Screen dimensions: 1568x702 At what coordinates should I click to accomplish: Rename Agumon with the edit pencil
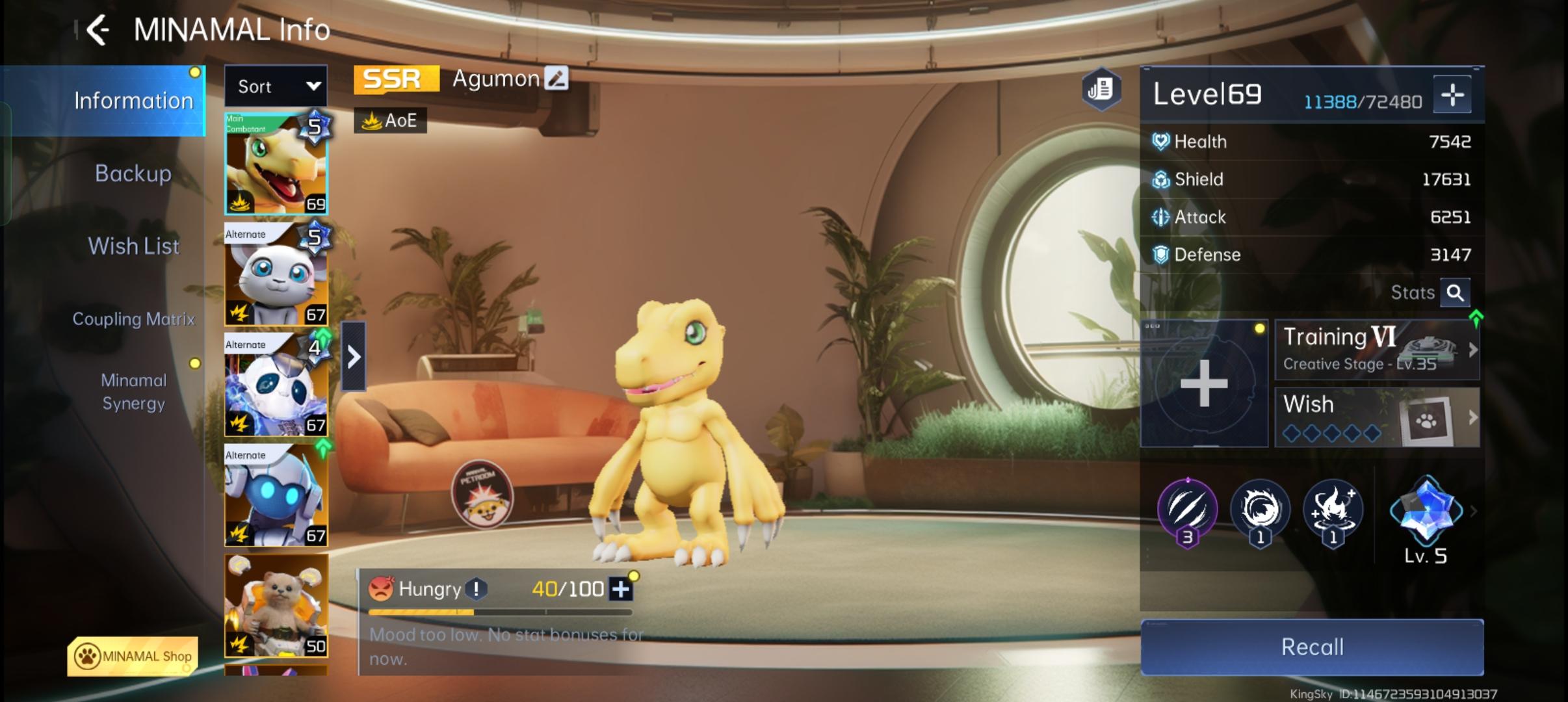tap(556, 79)
